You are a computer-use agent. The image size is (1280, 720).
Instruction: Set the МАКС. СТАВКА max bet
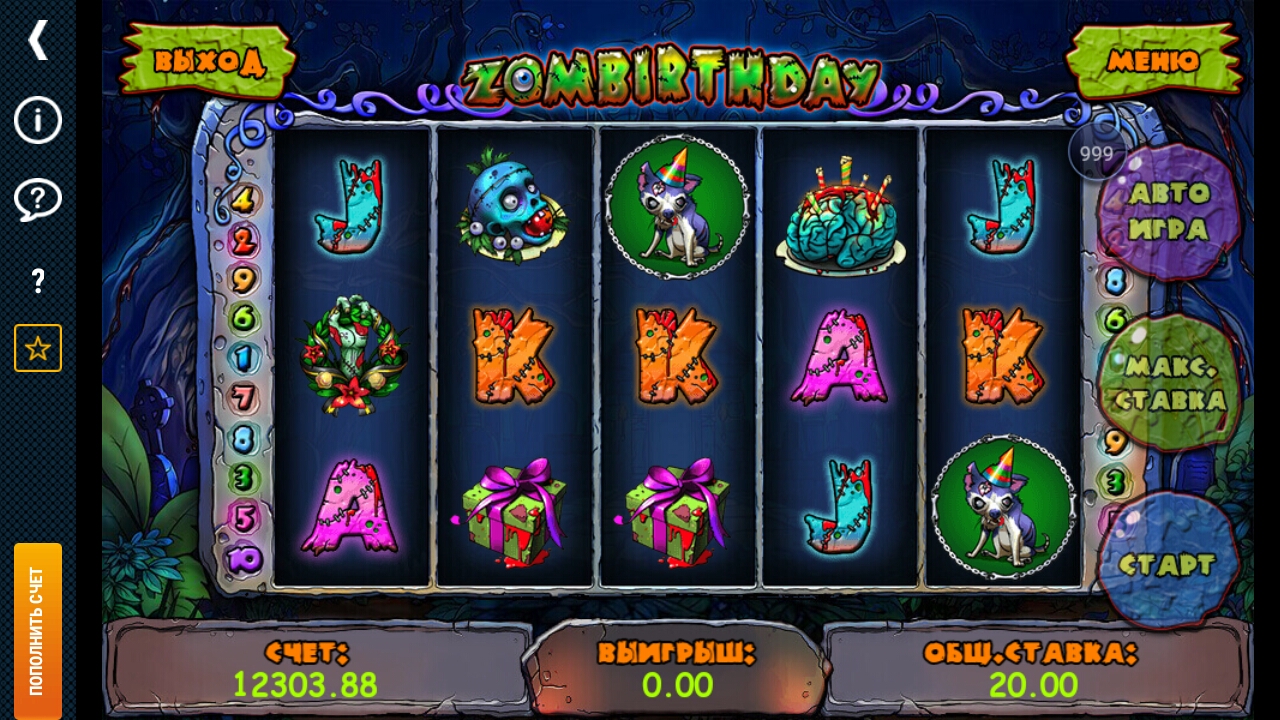tap(1170, 382)
